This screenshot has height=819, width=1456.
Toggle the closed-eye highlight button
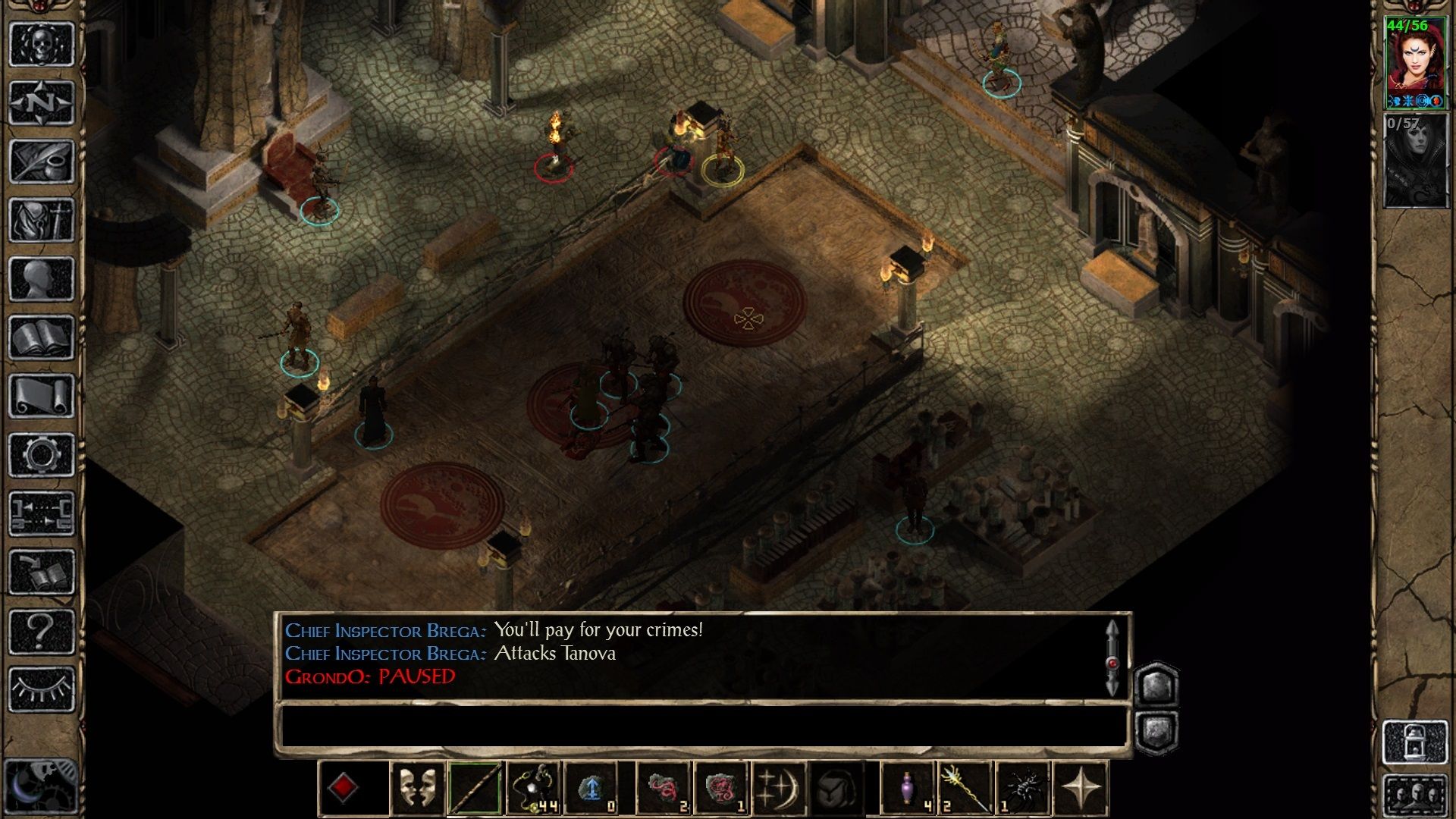pos(42,689)
